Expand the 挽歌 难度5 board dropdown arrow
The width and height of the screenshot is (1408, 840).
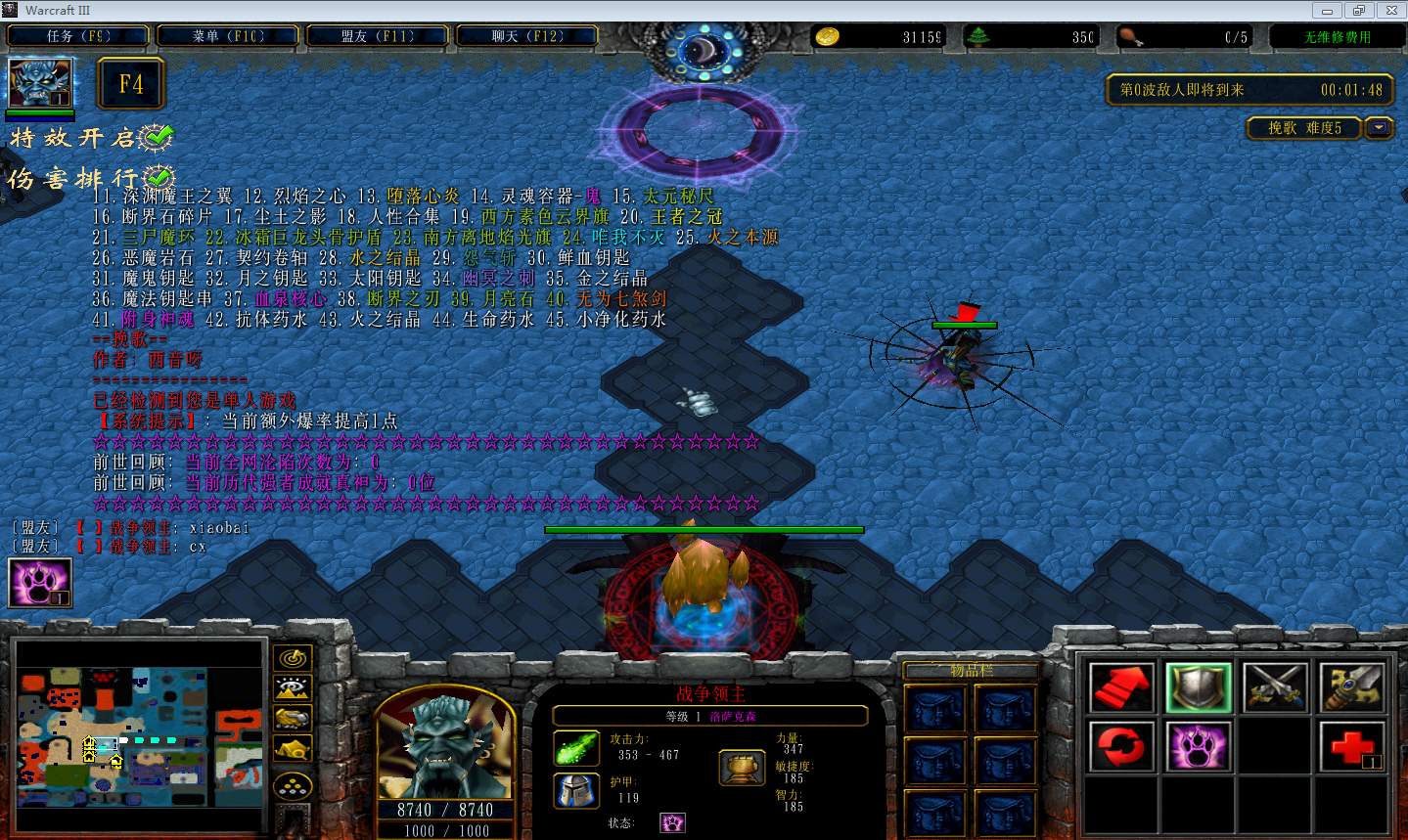click(x=1379, y=128)
